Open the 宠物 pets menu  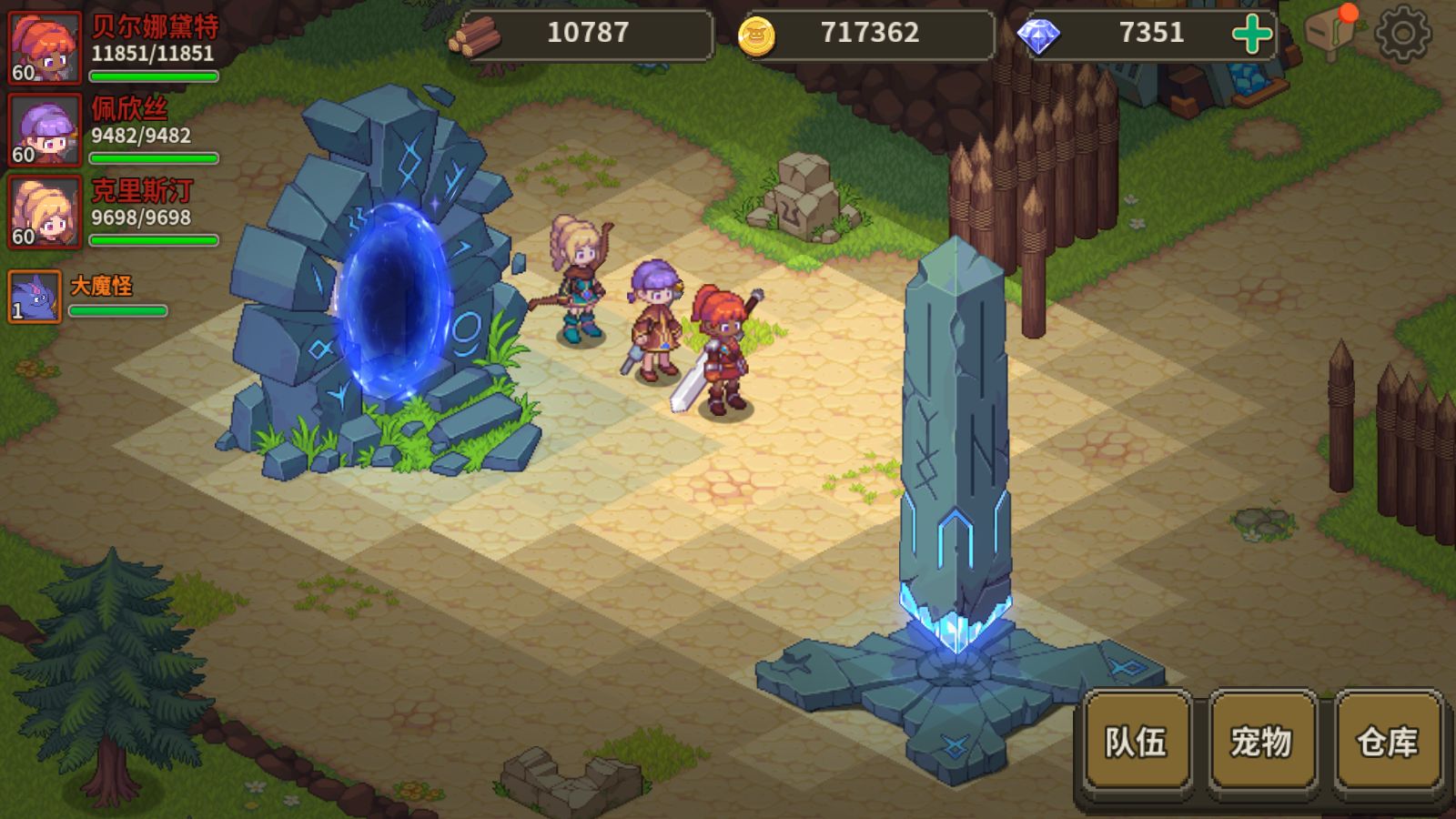point(1261,741)
